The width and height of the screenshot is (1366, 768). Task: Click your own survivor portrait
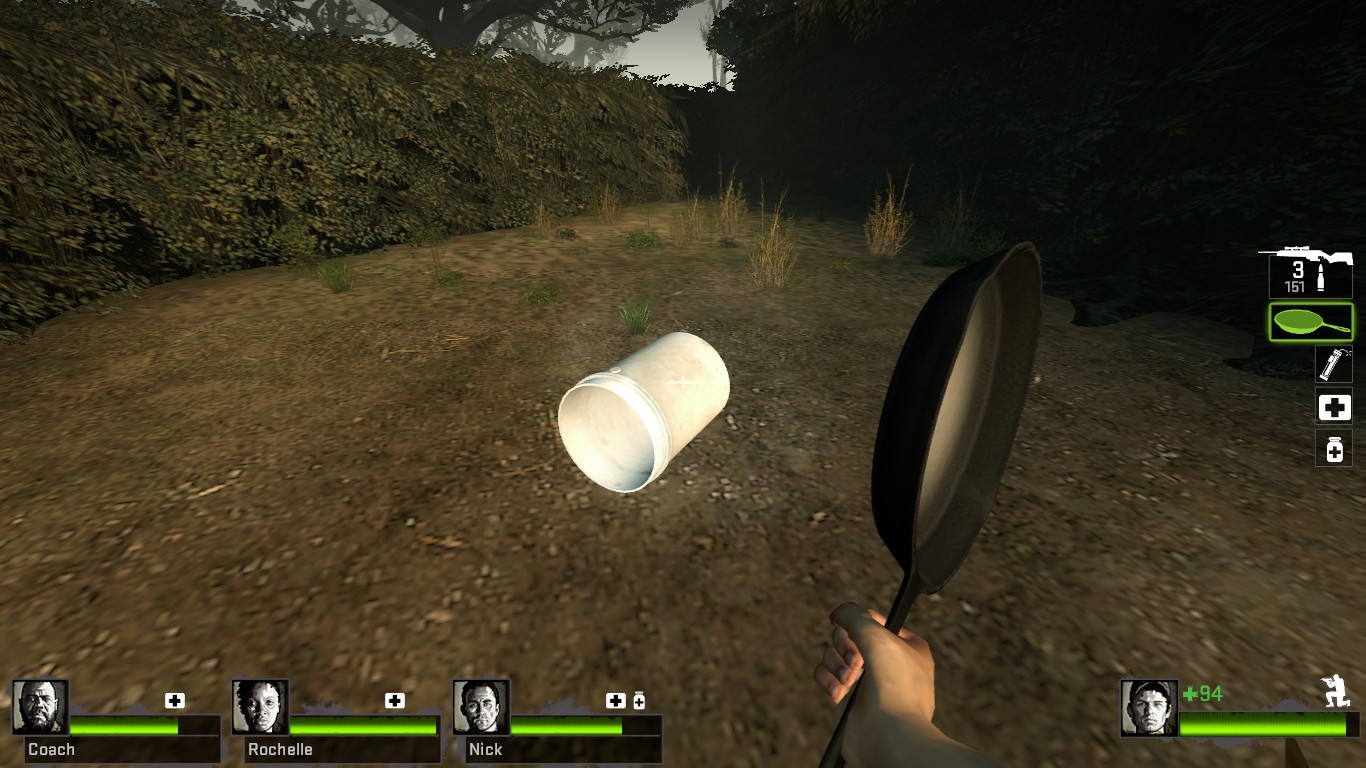pos(1149,708)
